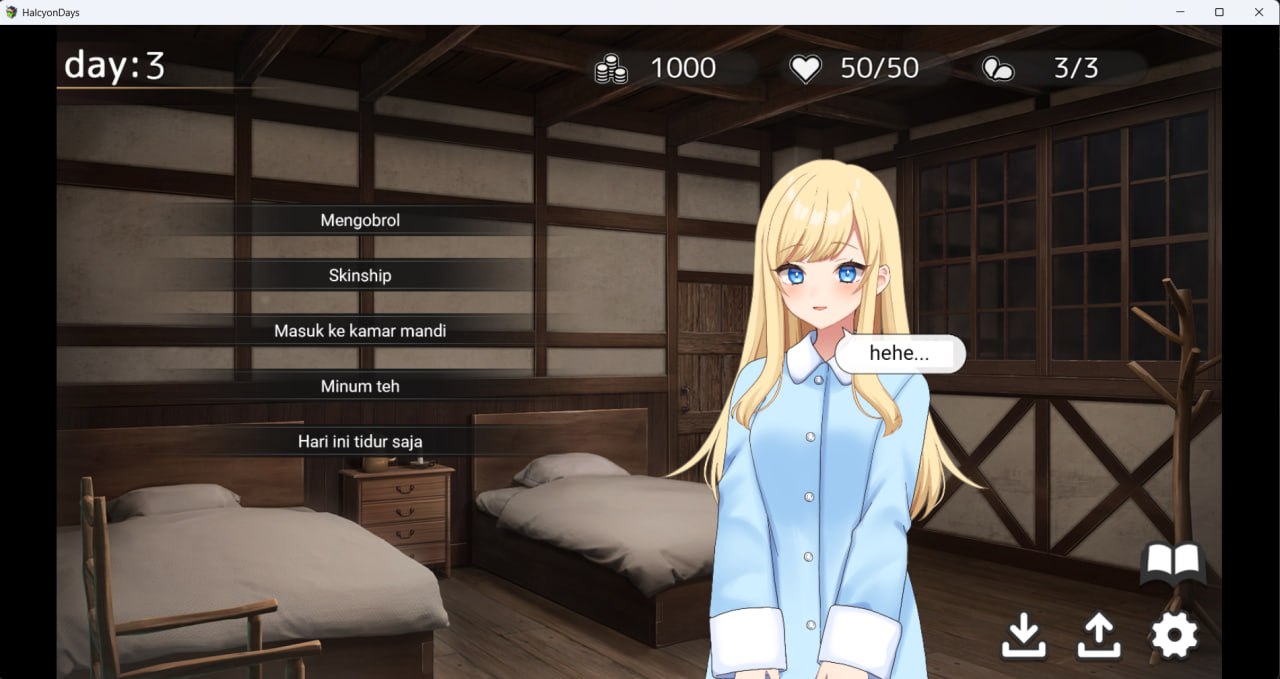Click the save download-arrow icon
The height and width of the screenshot is (679, 1280).
point(1024,635)
